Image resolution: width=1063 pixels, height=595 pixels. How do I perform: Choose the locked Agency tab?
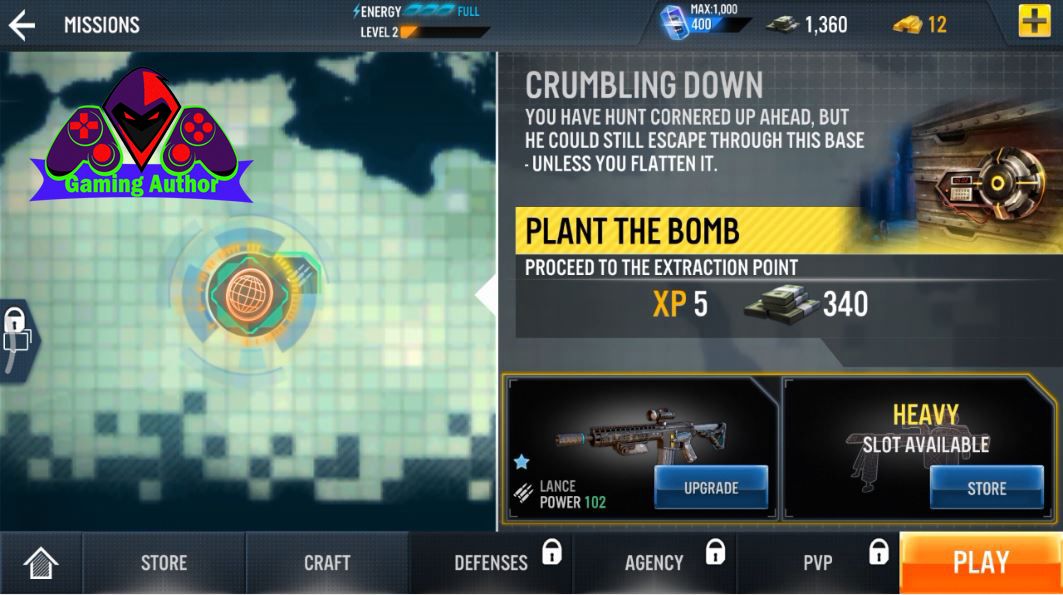654,563
